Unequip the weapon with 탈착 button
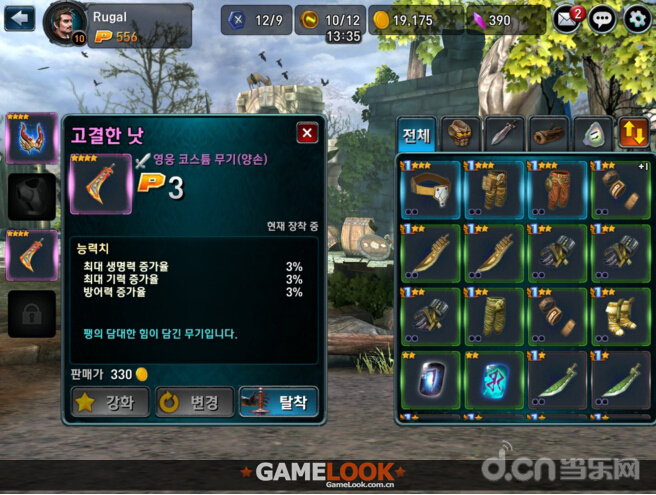 coord(279,402)
